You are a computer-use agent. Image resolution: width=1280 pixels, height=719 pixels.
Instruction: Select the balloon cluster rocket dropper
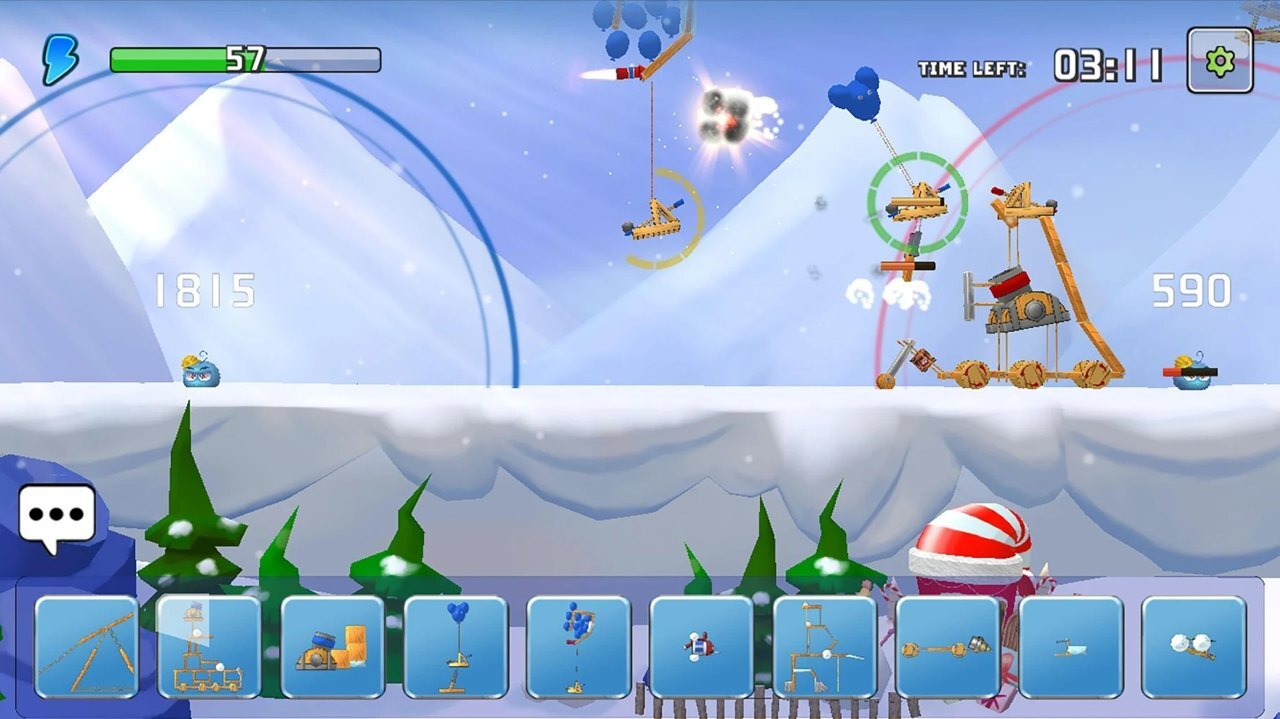[578, 647]
